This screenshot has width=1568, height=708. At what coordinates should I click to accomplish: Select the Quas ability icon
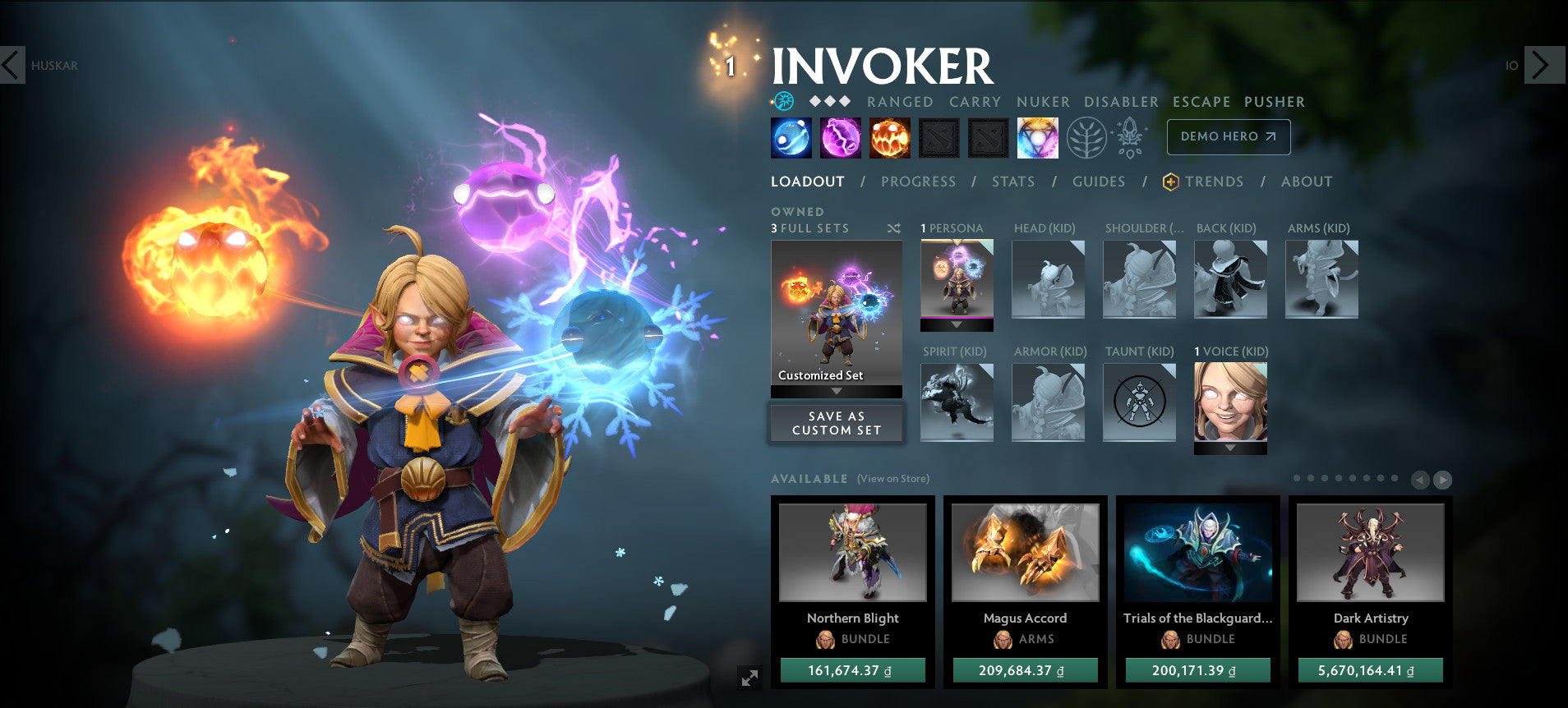tap(791, 137)
